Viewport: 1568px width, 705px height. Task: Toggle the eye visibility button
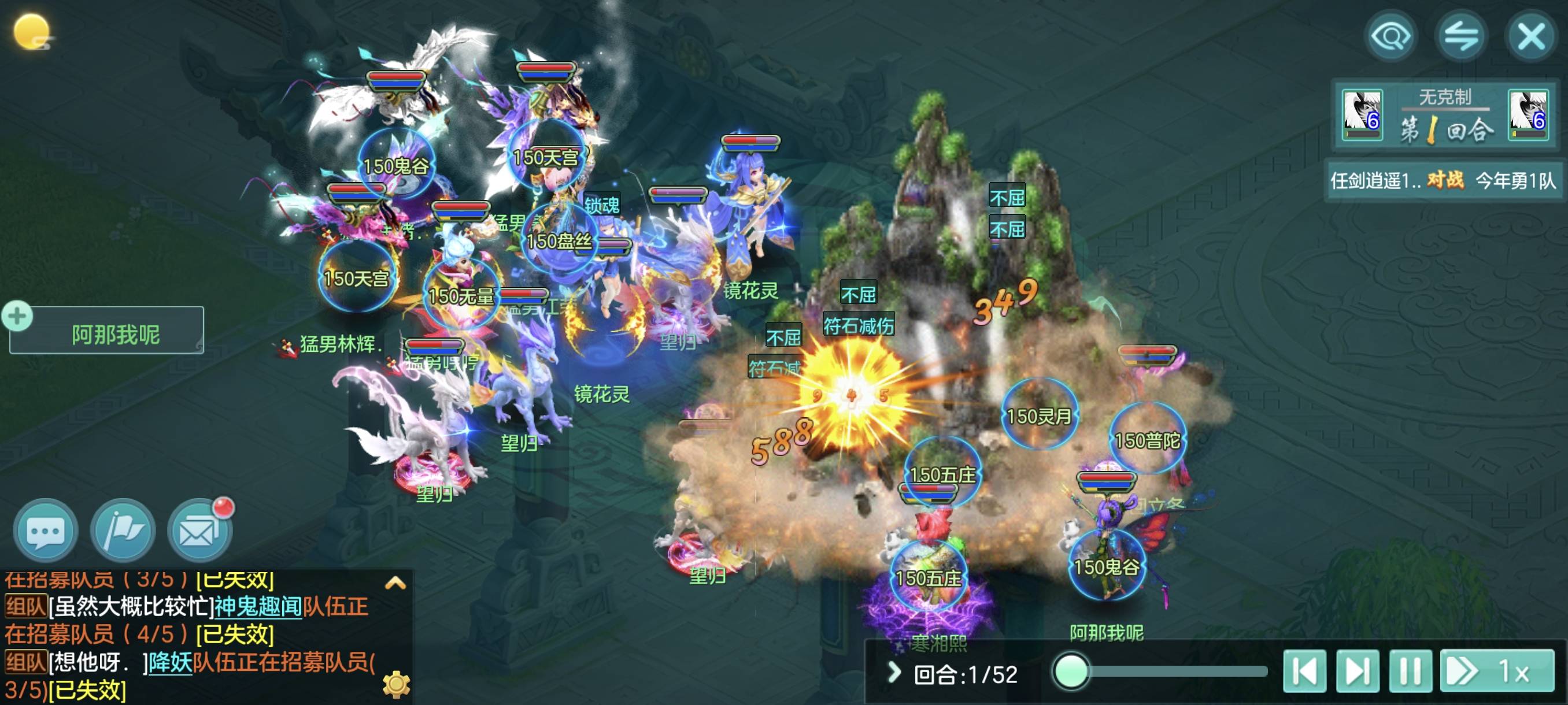click(1391, 36)
